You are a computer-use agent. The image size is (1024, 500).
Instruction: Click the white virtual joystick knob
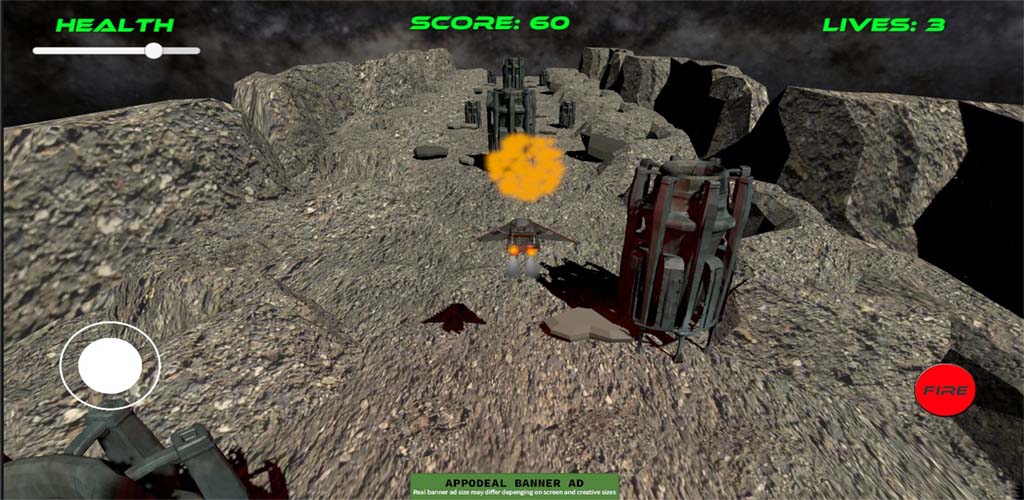tap(110, 366)
